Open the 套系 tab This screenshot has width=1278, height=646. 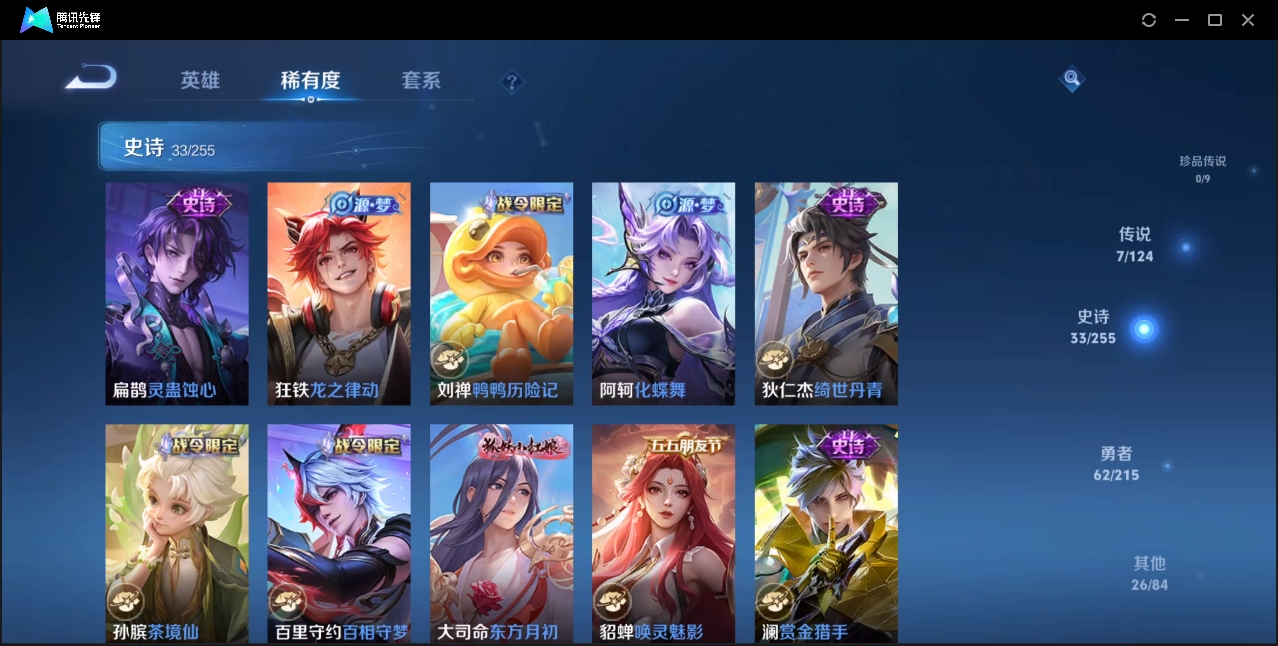(x=421, y=80)
